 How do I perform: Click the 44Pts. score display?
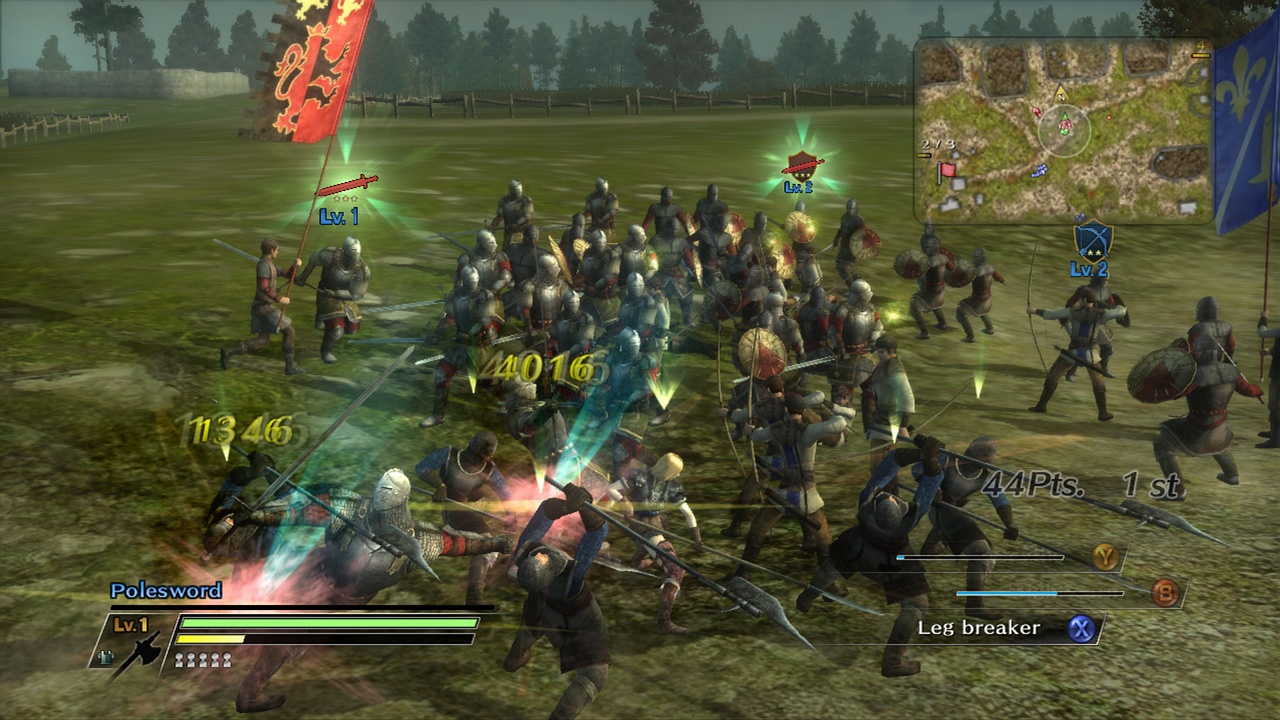point(1030,483)
